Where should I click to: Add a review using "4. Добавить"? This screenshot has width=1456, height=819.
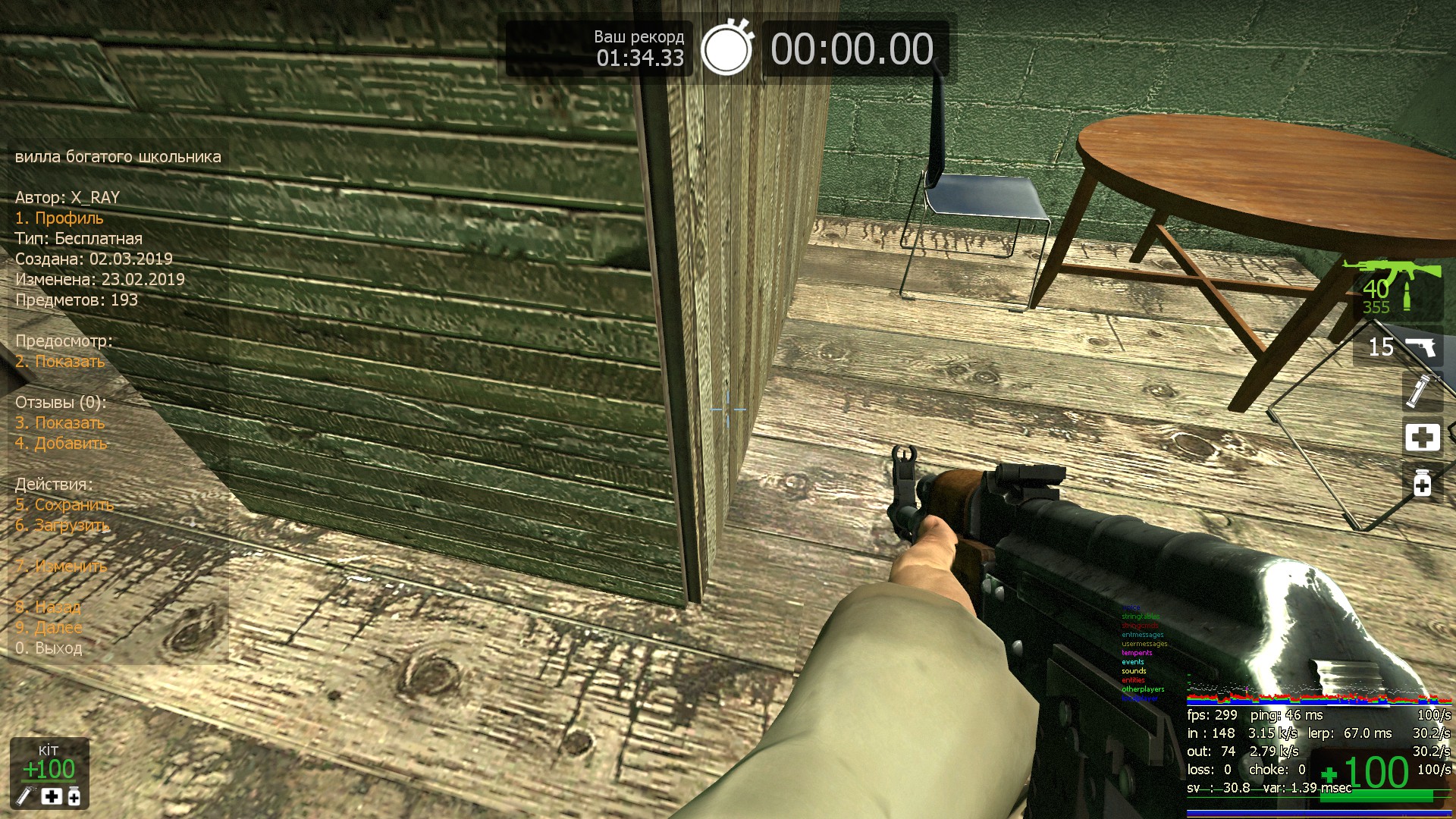coord(61,444)
